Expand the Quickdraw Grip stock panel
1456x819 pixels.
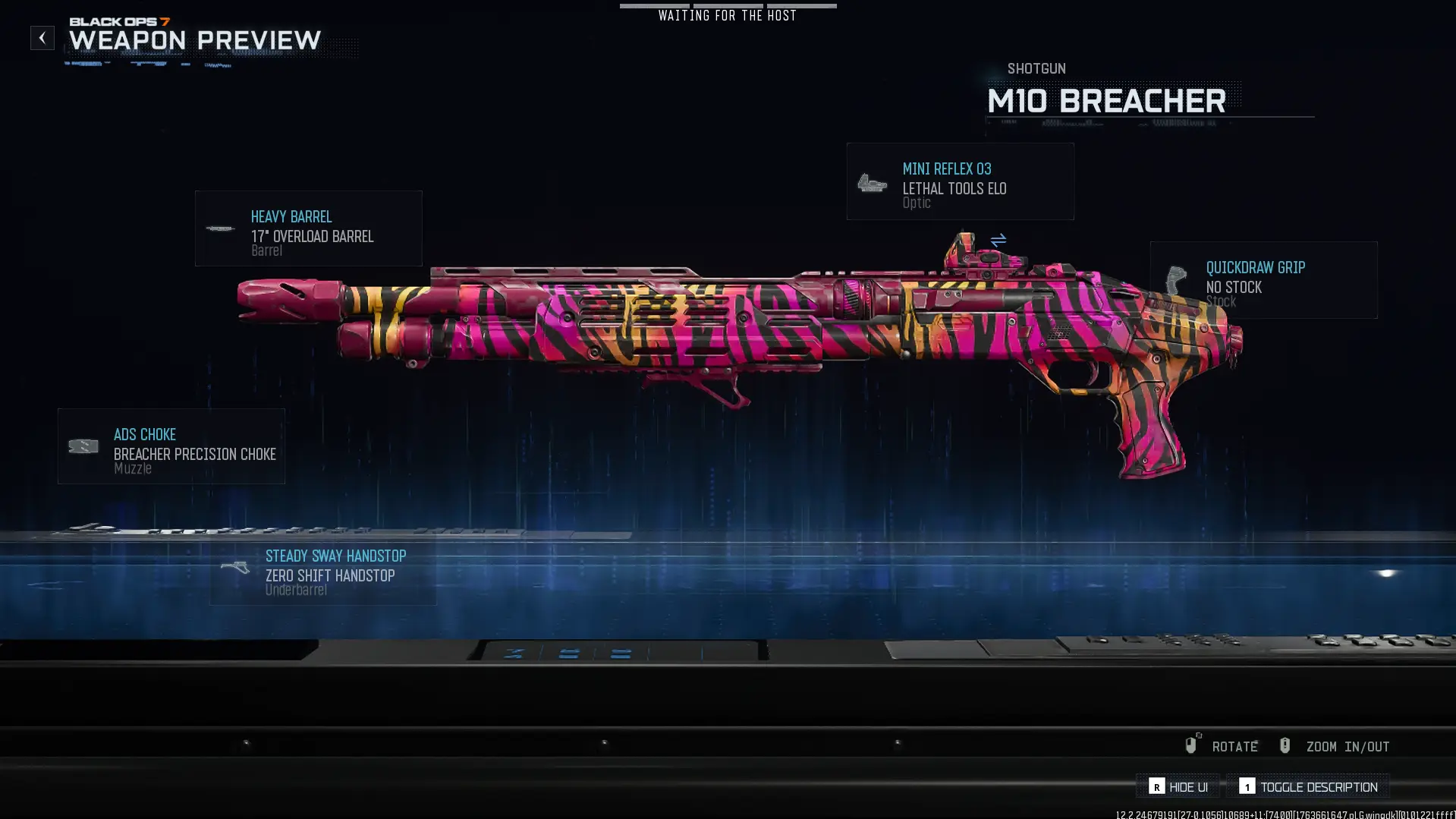[x=1263, y=279]
